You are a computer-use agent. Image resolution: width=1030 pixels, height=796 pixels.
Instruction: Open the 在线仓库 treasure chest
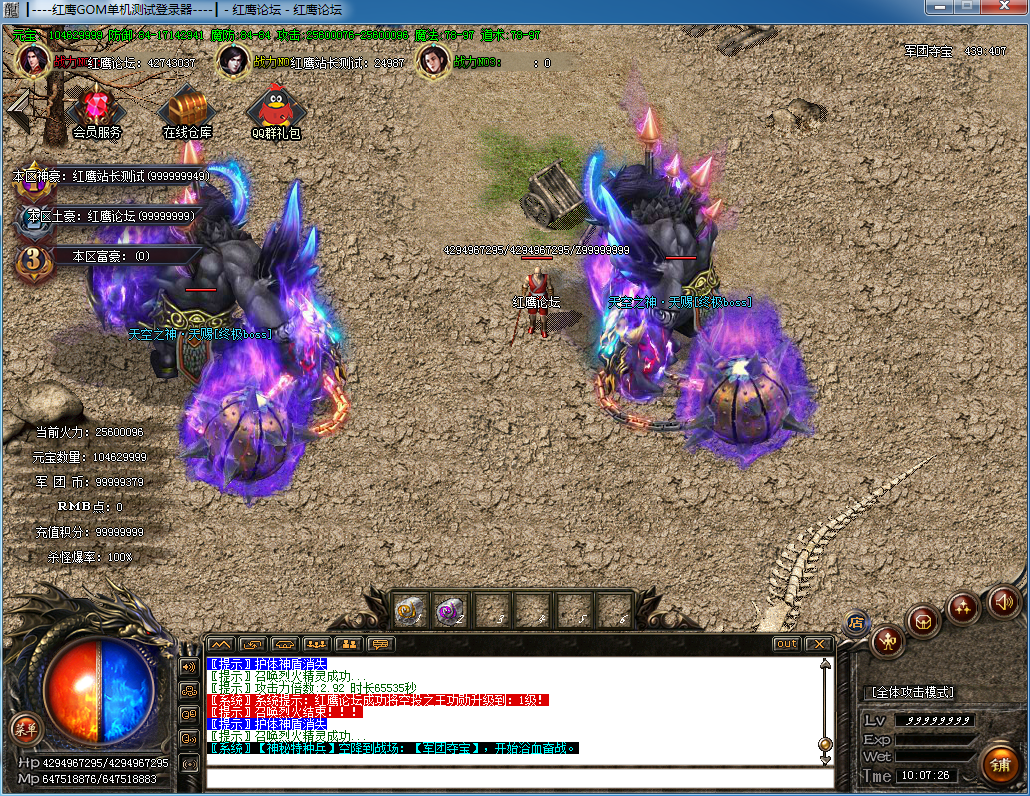[187, 108]
